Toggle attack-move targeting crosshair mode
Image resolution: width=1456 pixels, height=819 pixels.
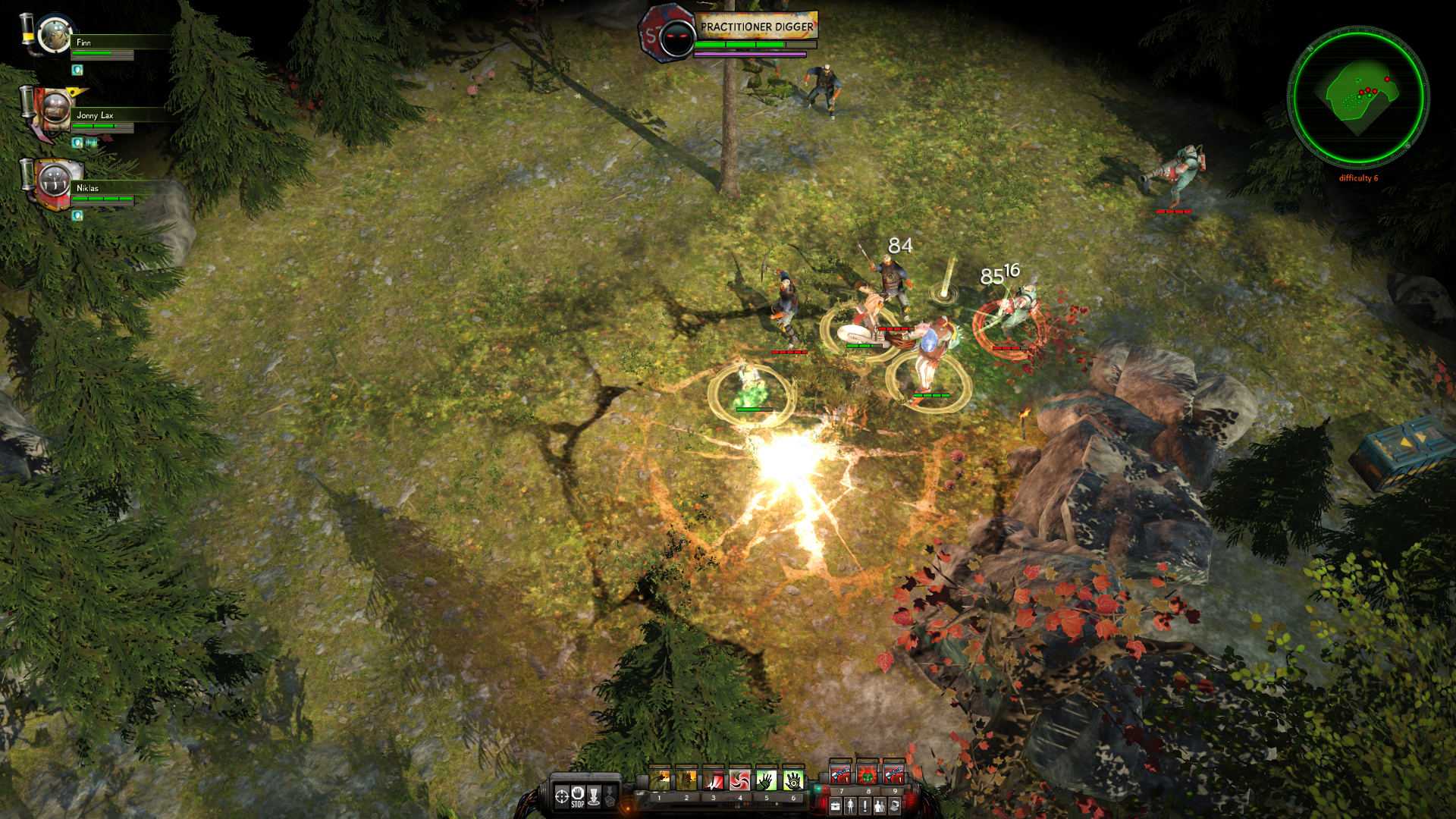coord(562,795)
